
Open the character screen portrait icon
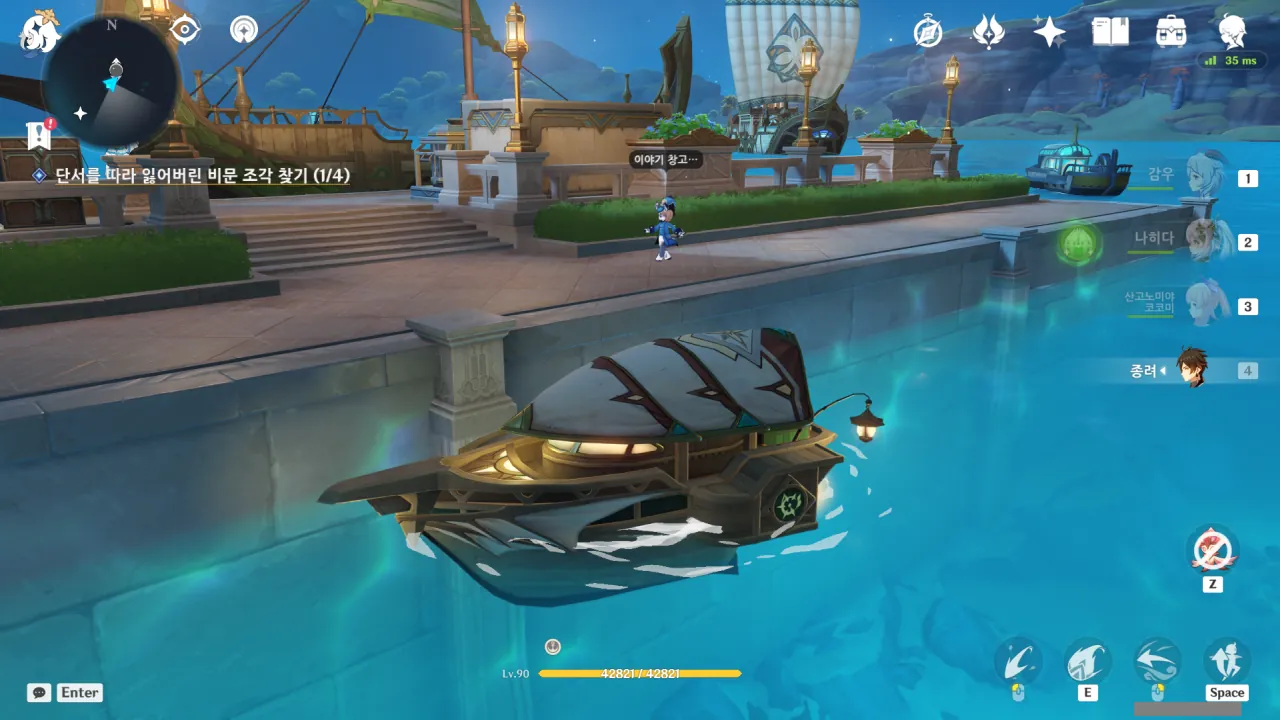[1232, 31]
